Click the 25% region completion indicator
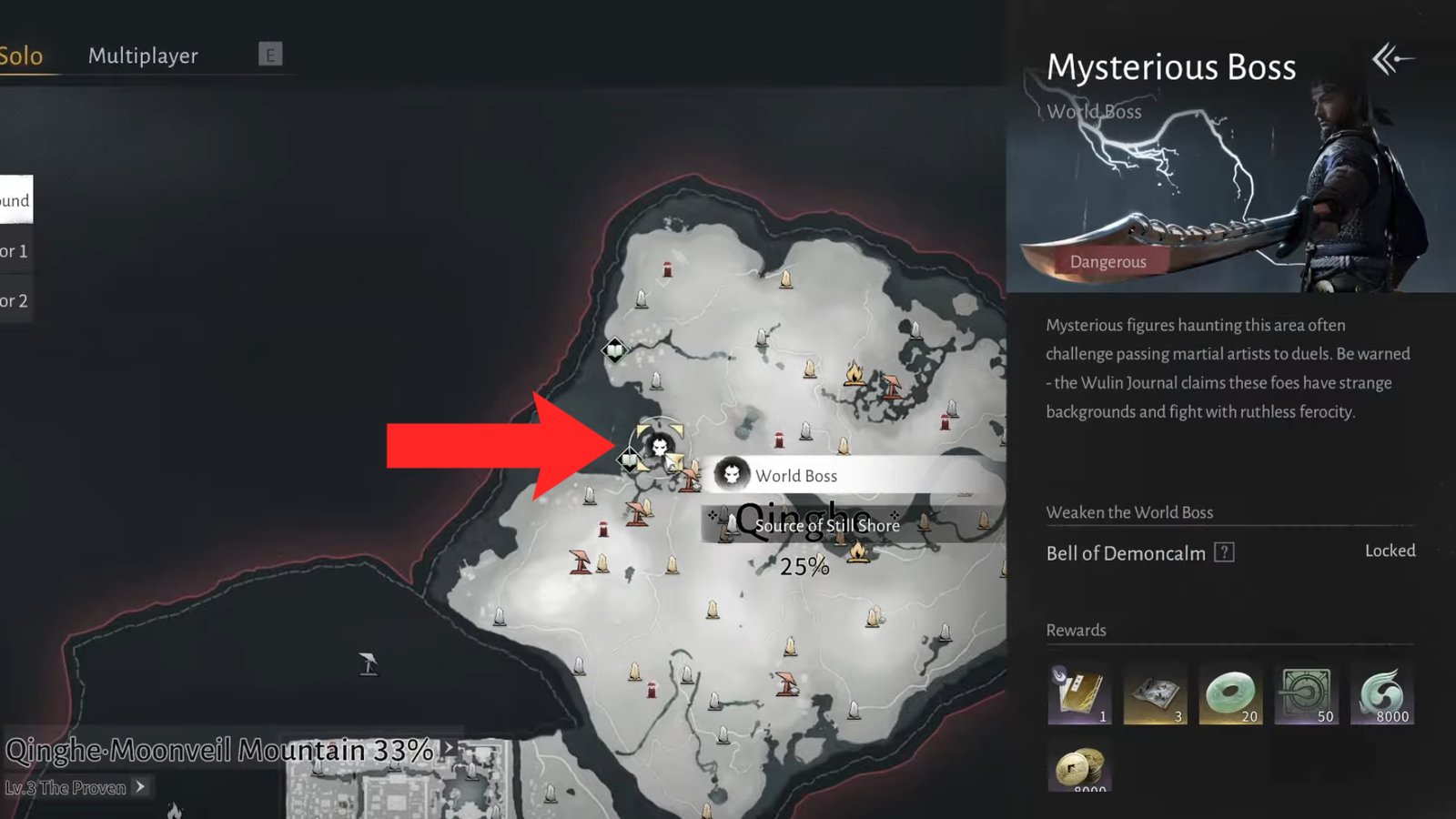 (x=806, y=567)
